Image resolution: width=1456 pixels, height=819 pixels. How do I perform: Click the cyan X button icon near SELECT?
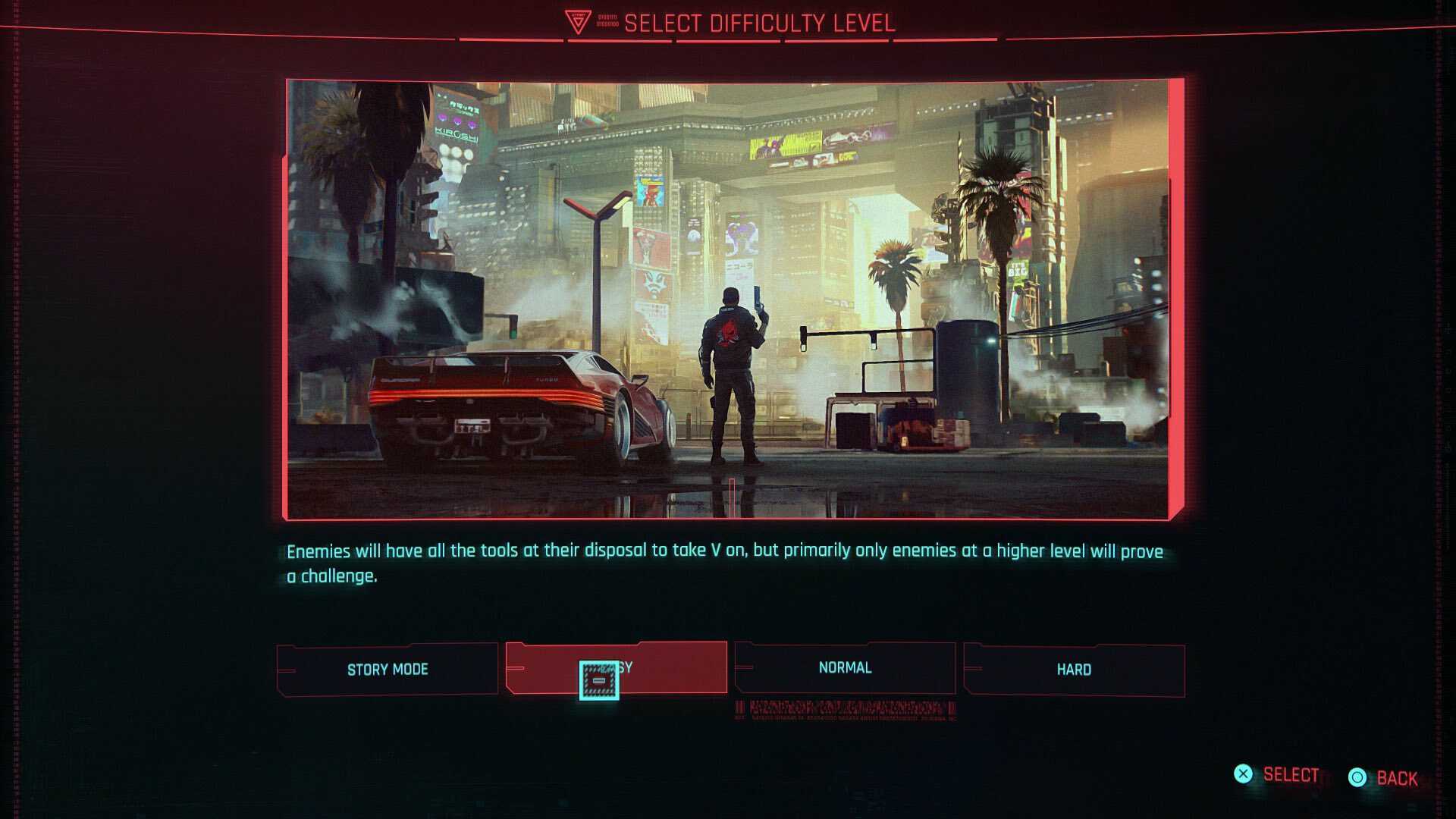tap(1244, 774)
